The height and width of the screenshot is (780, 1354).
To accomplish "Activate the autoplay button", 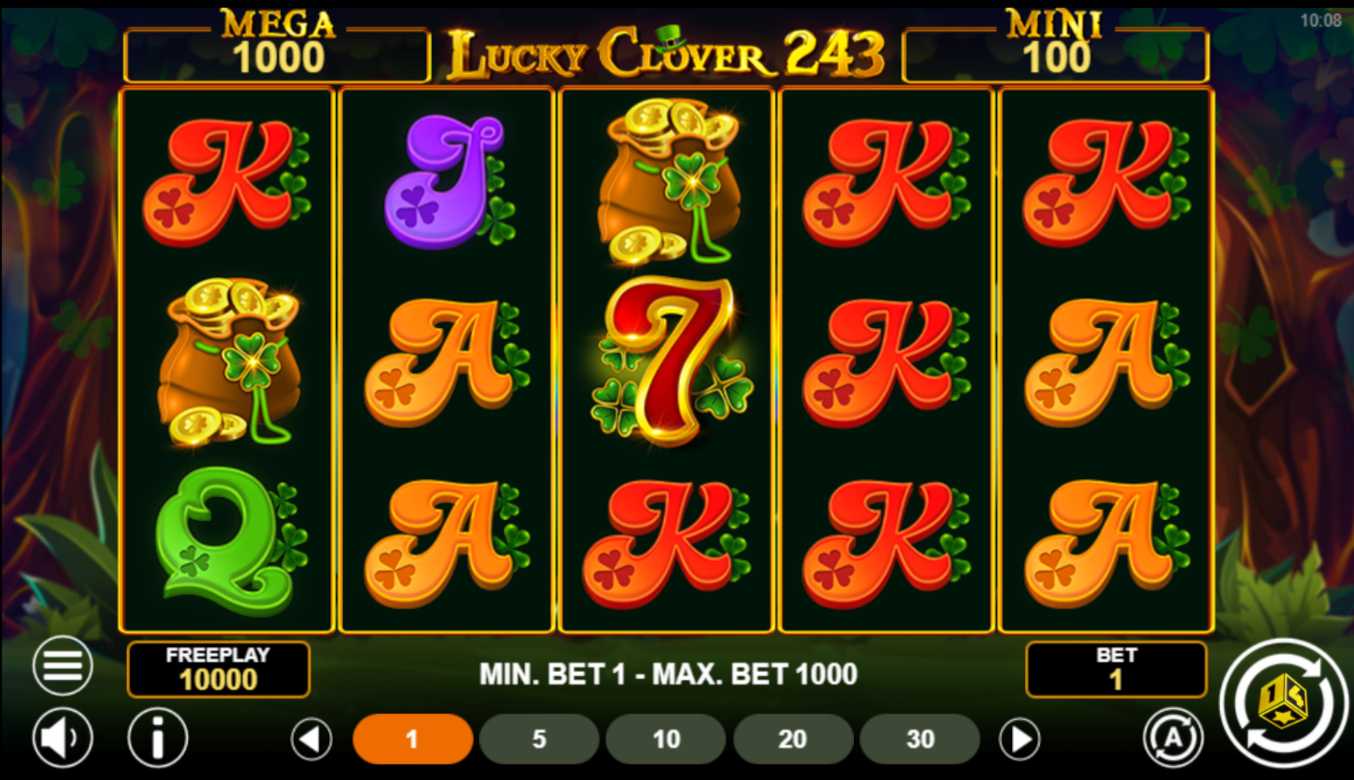I will tap(1172, 738).
